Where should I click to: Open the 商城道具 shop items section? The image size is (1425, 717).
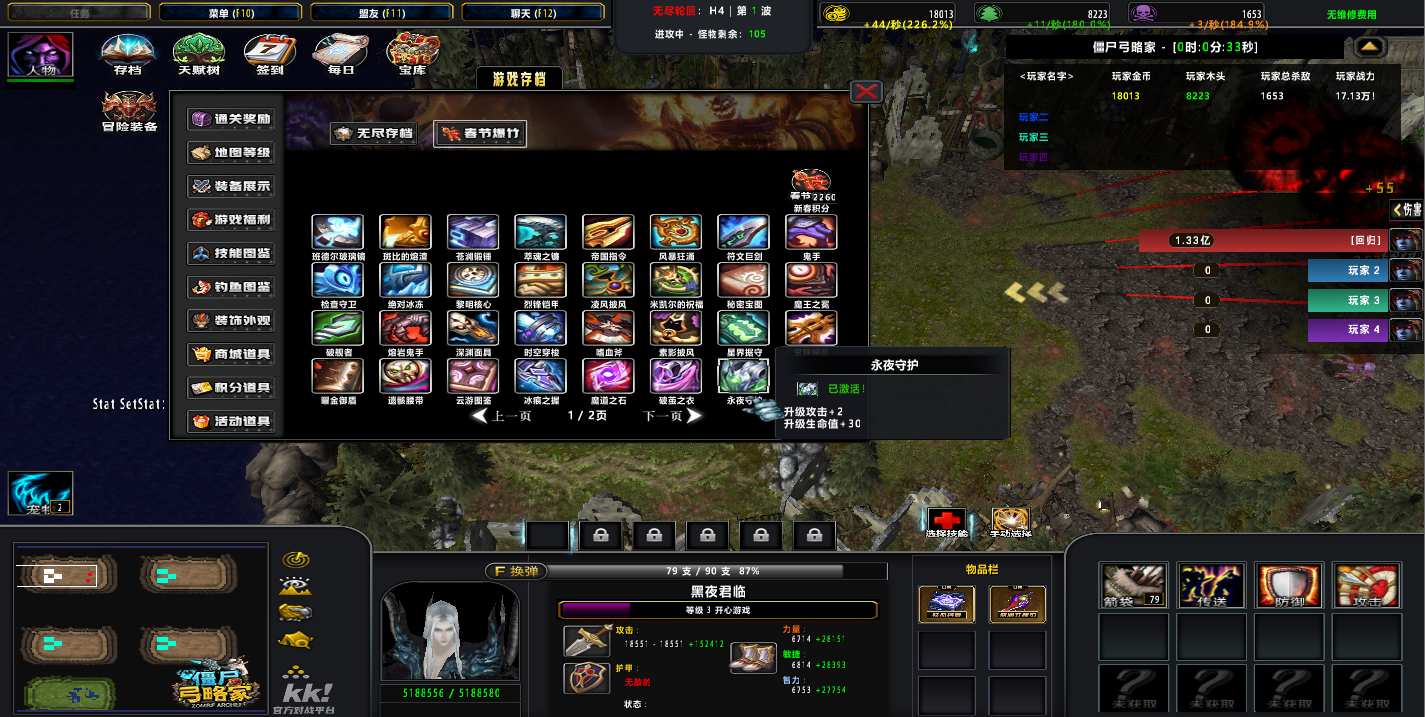point(231,354)
